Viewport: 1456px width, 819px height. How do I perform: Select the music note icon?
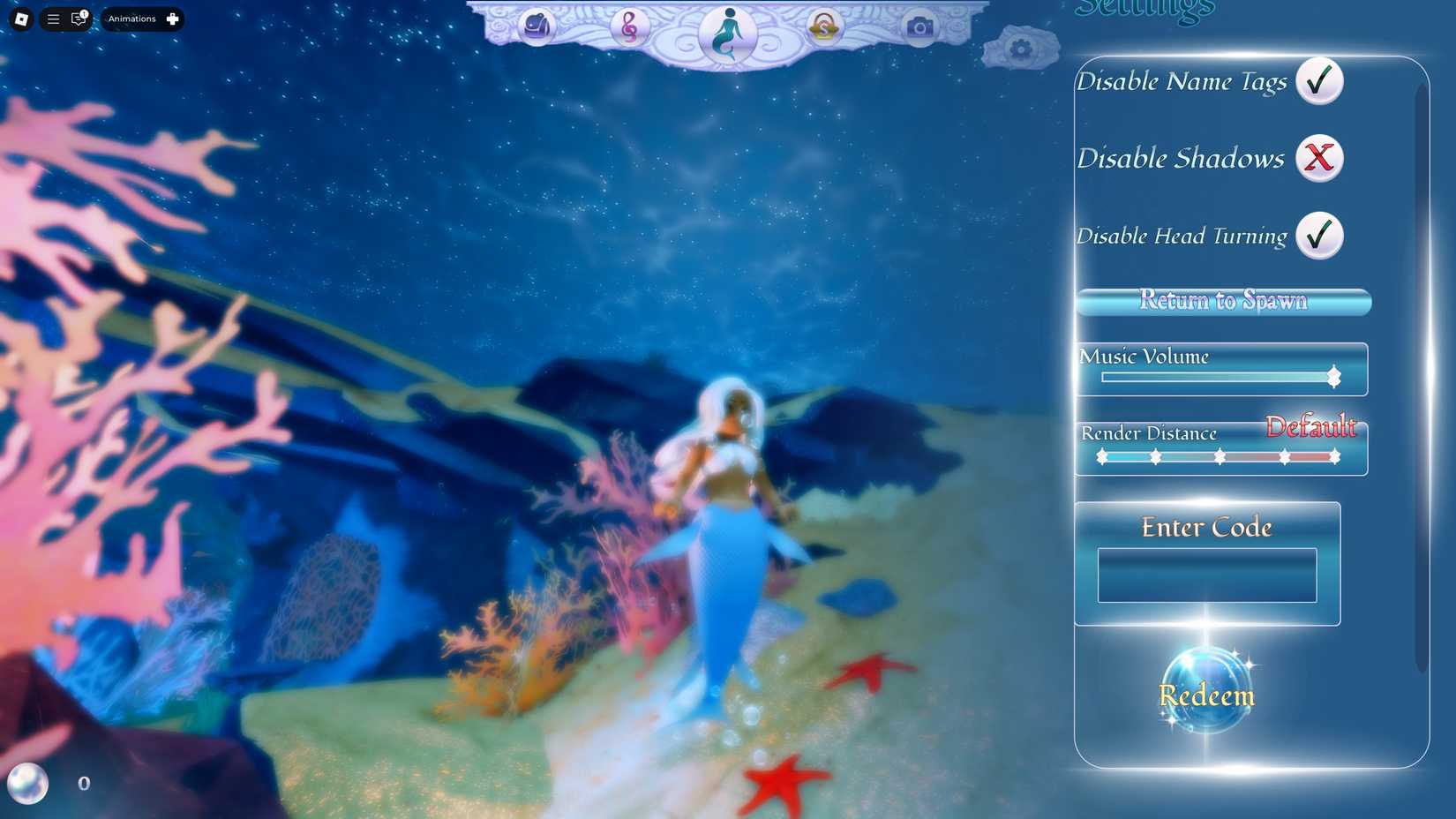click(632, 27)
